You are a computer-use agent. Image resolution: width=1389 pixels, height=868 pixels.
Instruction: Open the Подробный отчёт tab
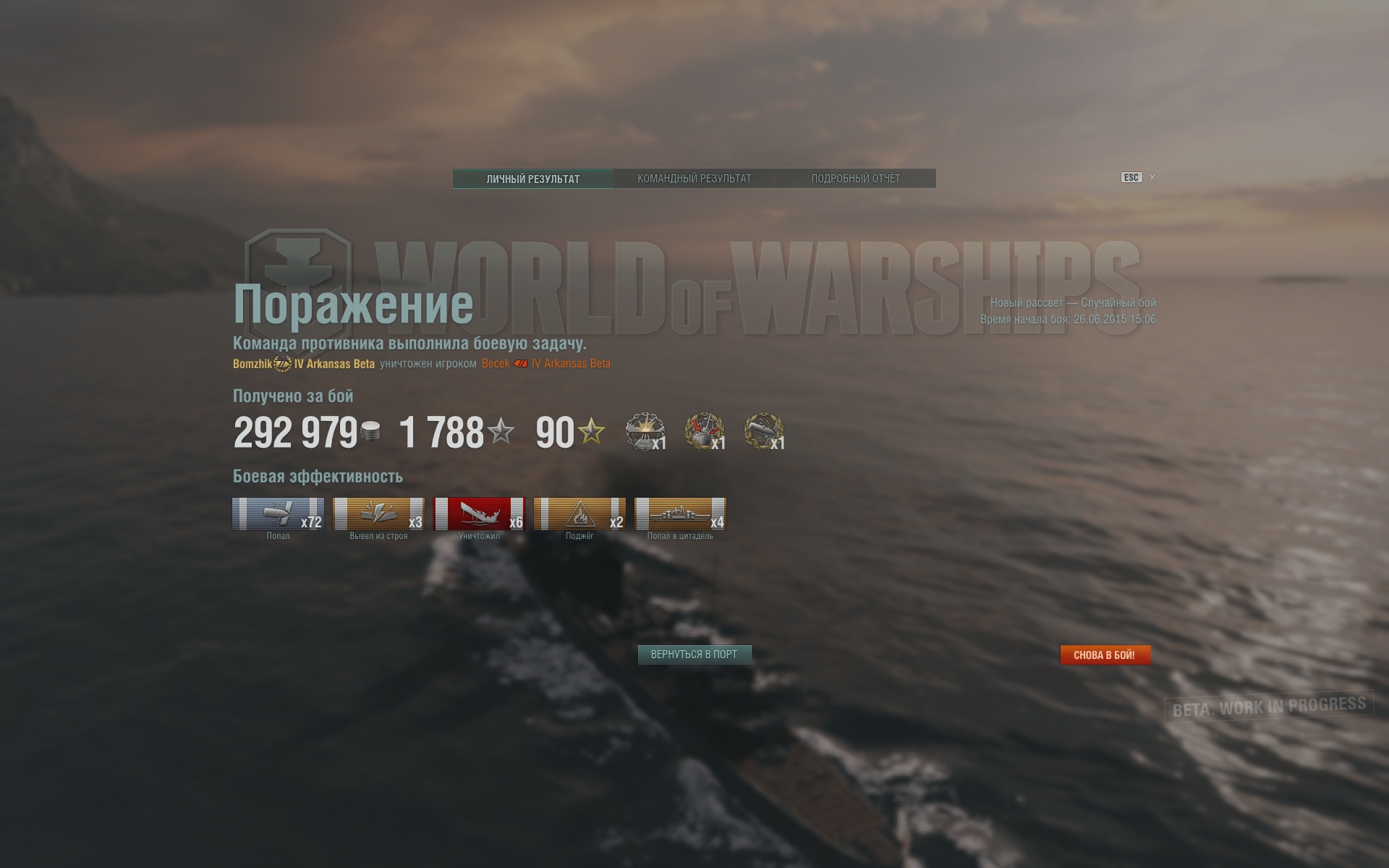[x=855, y=179]
